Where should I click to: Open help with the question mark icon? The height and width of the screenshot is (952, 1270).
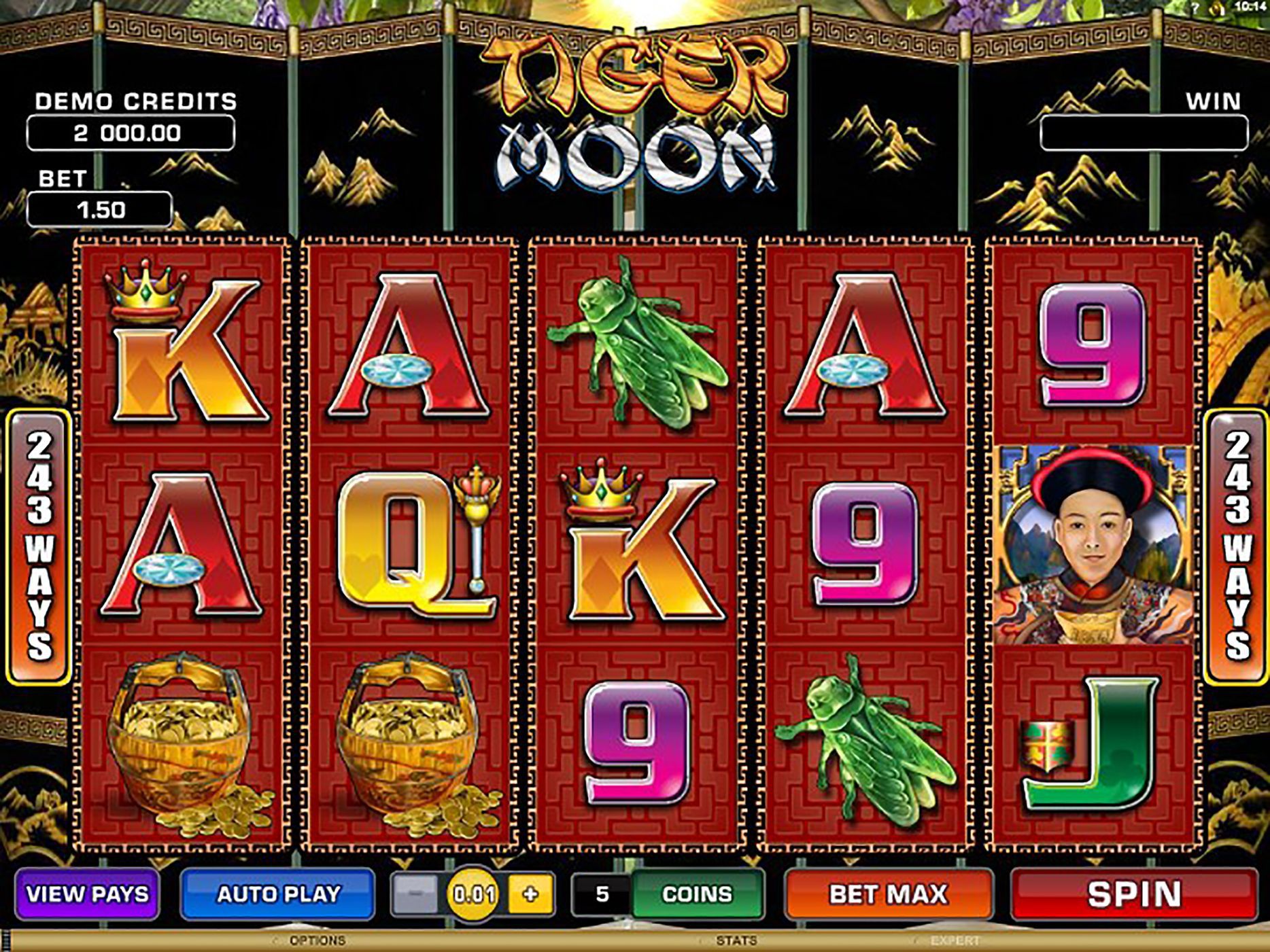[1195, 7]
